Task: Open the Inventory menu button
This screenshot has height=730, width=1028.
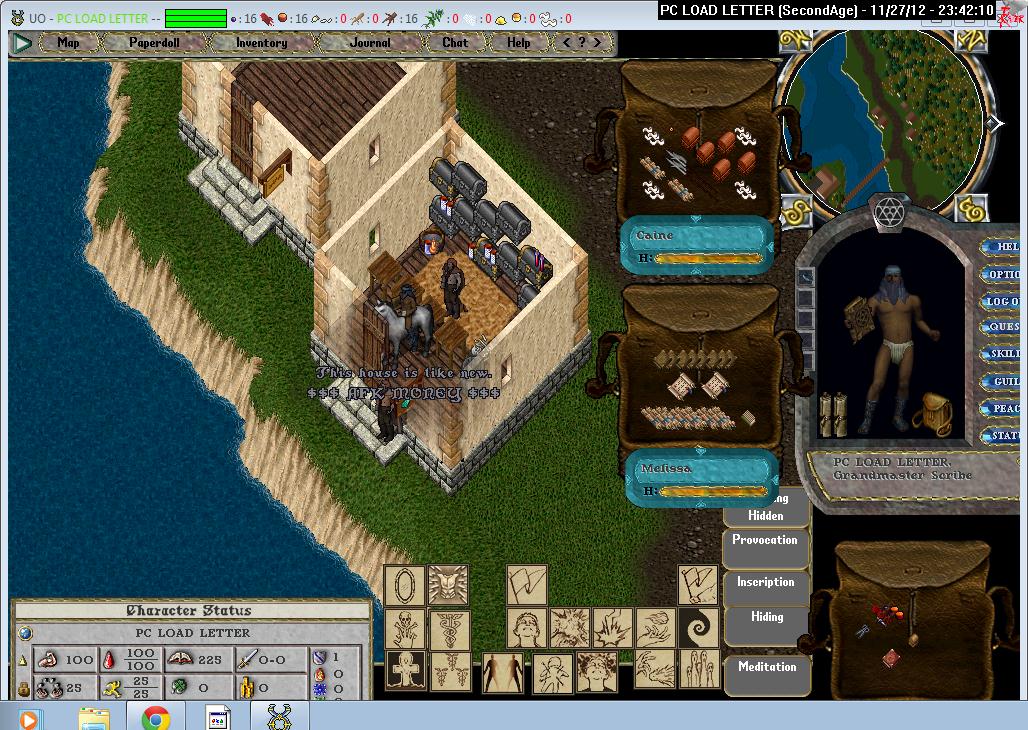Action: tap(261, 43)
